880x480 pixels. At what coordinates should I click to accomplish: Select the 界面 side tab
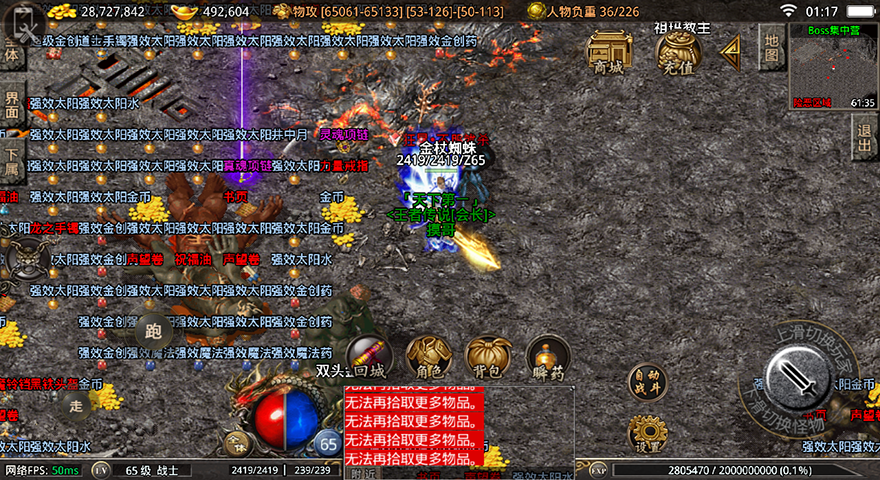(x=12, y=105)
